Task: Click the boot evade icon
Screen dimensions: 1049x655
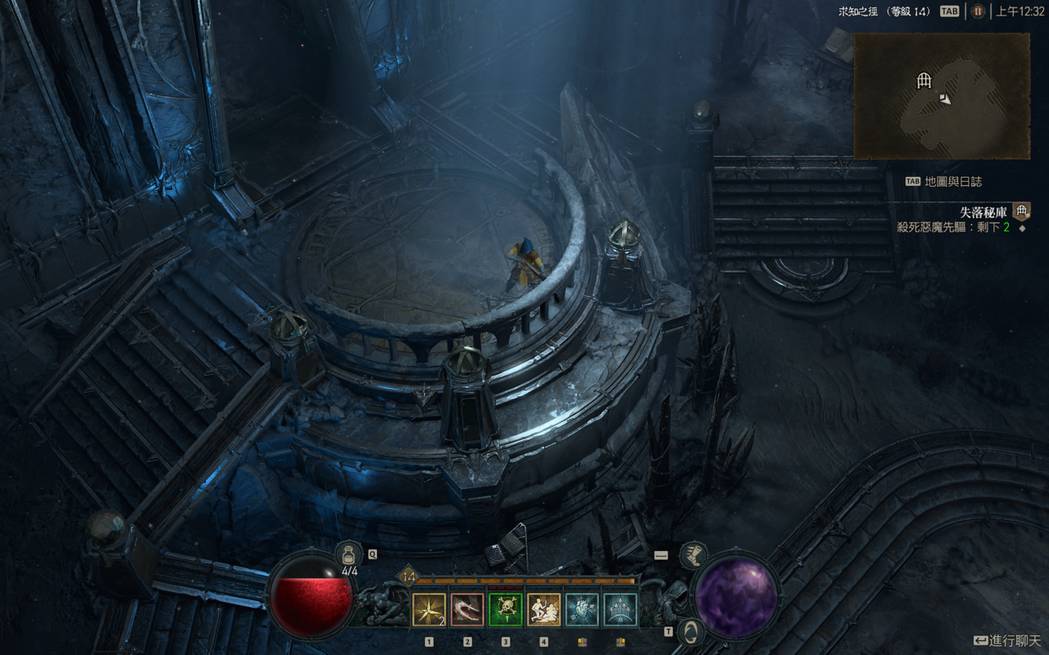Action: [x=692, y=556]
